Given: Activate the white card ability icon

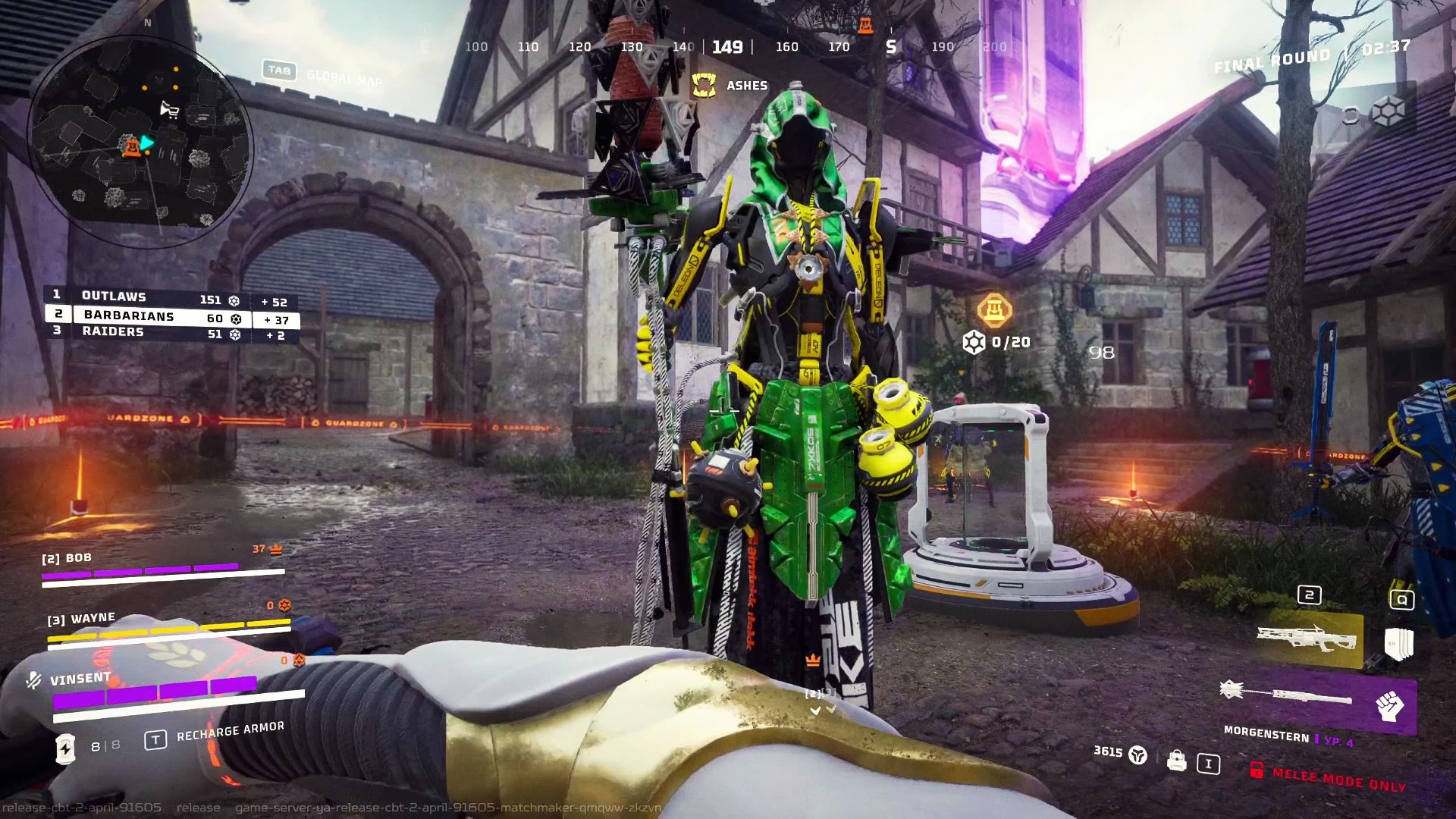Looking at the screenshot, I should 1398,643.
